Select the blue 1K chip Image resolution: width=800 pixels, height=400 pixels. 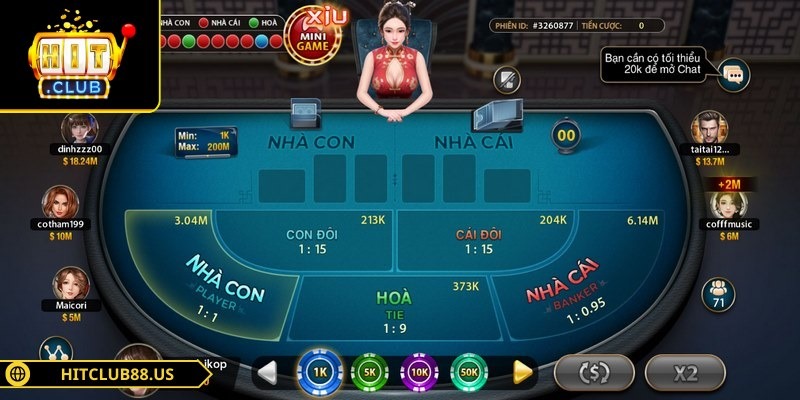coord(318,372)
